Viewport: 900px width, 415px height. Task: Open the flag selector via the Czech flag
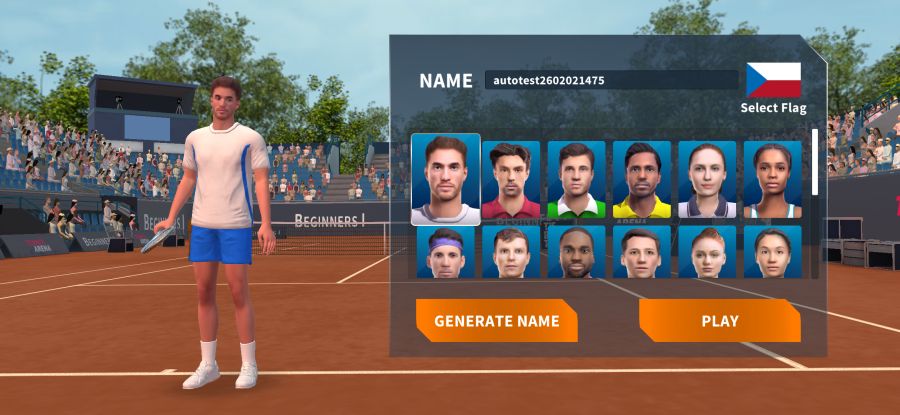click(773, 80)
